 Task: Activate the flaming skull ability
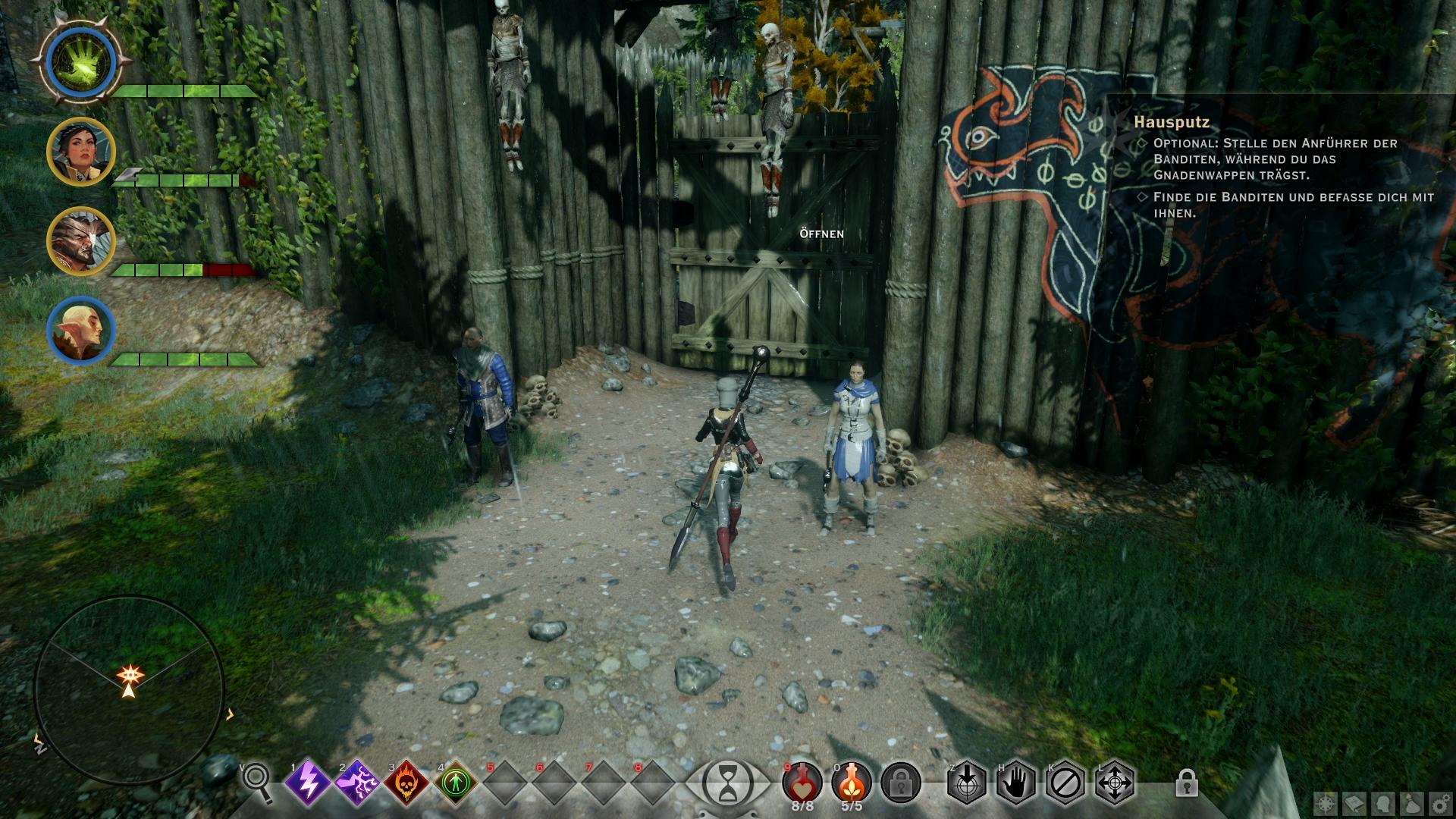click(406, 781)
